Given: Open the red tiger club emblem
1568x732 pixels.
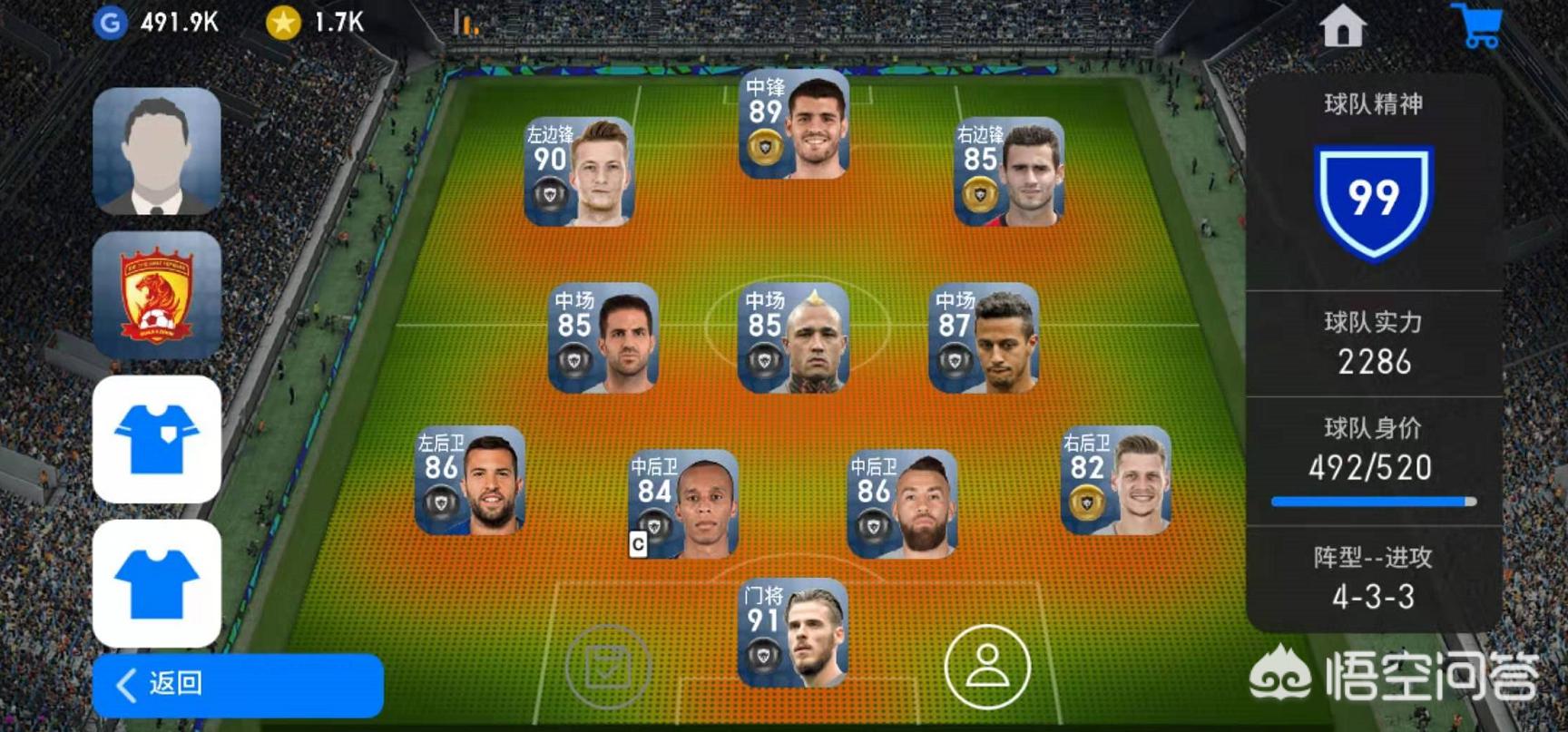Looking at the screenshot, I should click(156, 295).
